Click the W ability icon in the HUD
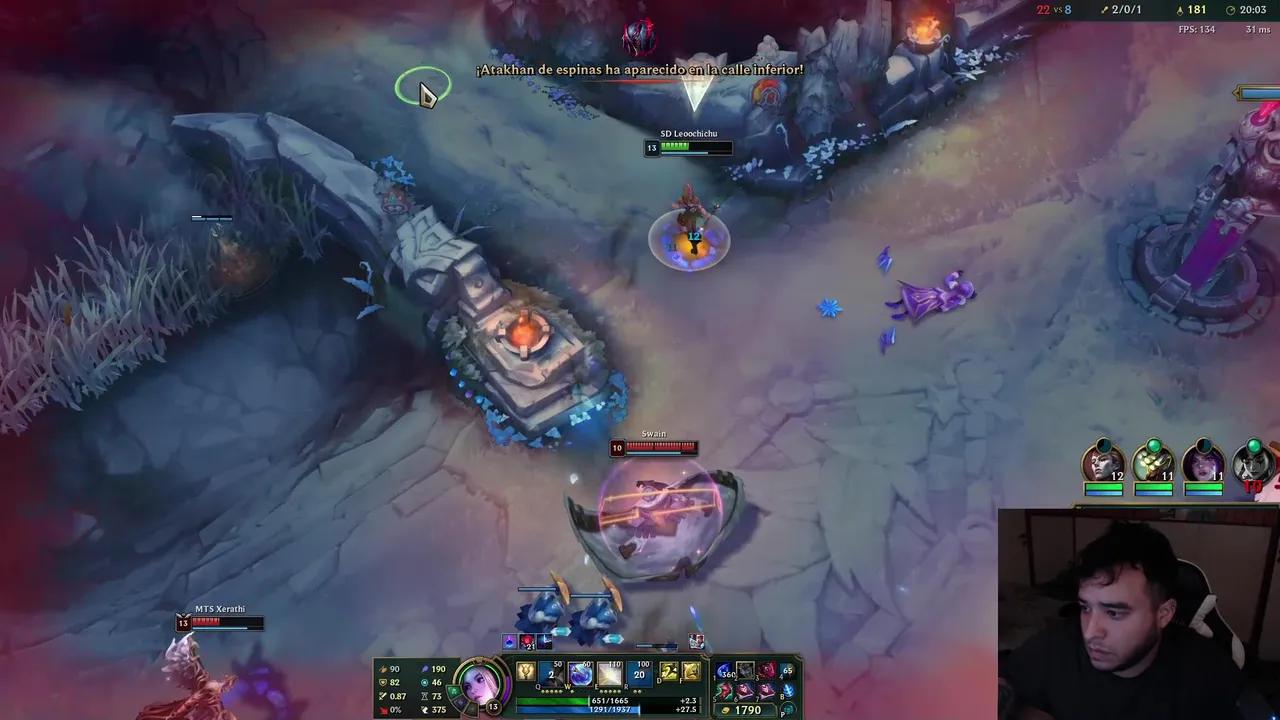 coord(581,673)
